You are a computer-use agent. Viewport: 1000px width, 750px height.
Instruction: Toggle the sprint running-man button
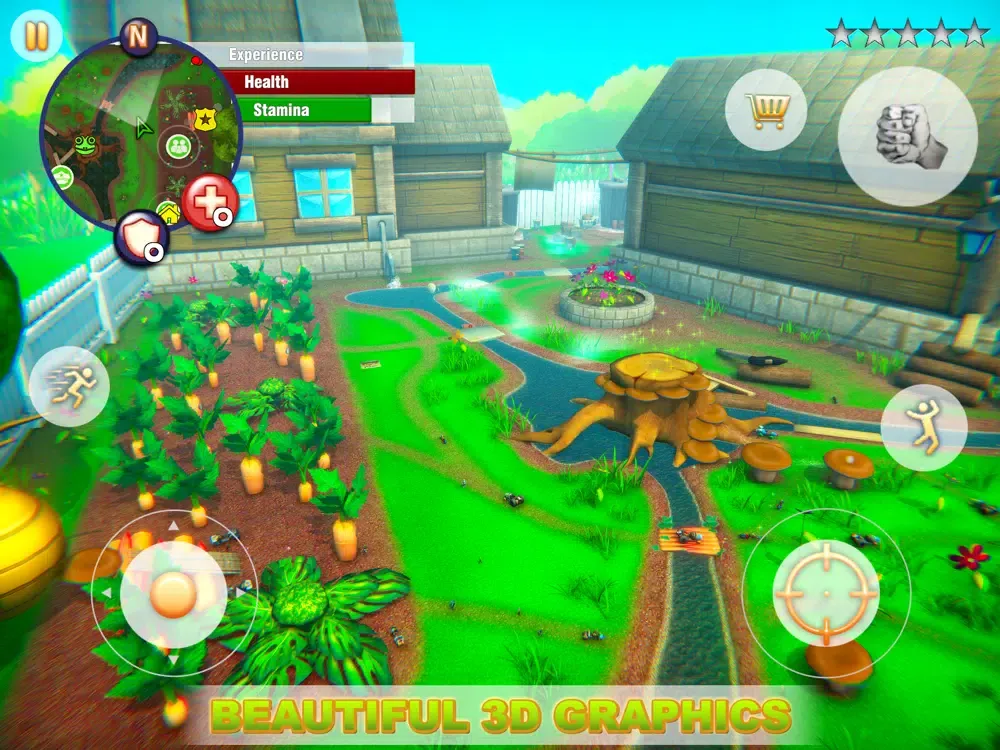click(x=69, y=386)
